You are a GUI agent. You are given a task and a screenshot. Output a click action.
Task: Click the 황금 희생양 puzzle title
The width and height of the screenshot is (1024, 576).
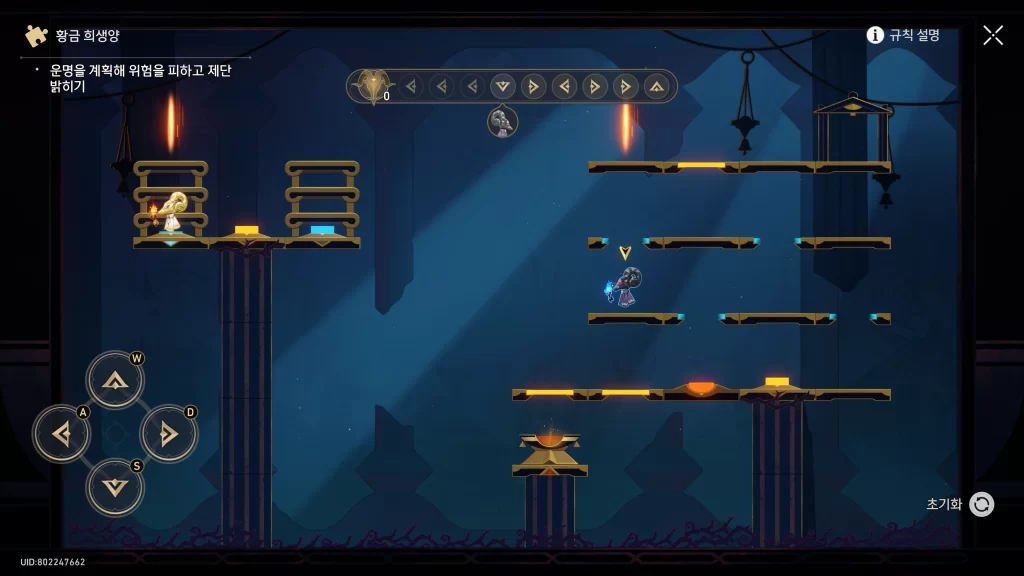pyautogui.click(x=87, y=35)
